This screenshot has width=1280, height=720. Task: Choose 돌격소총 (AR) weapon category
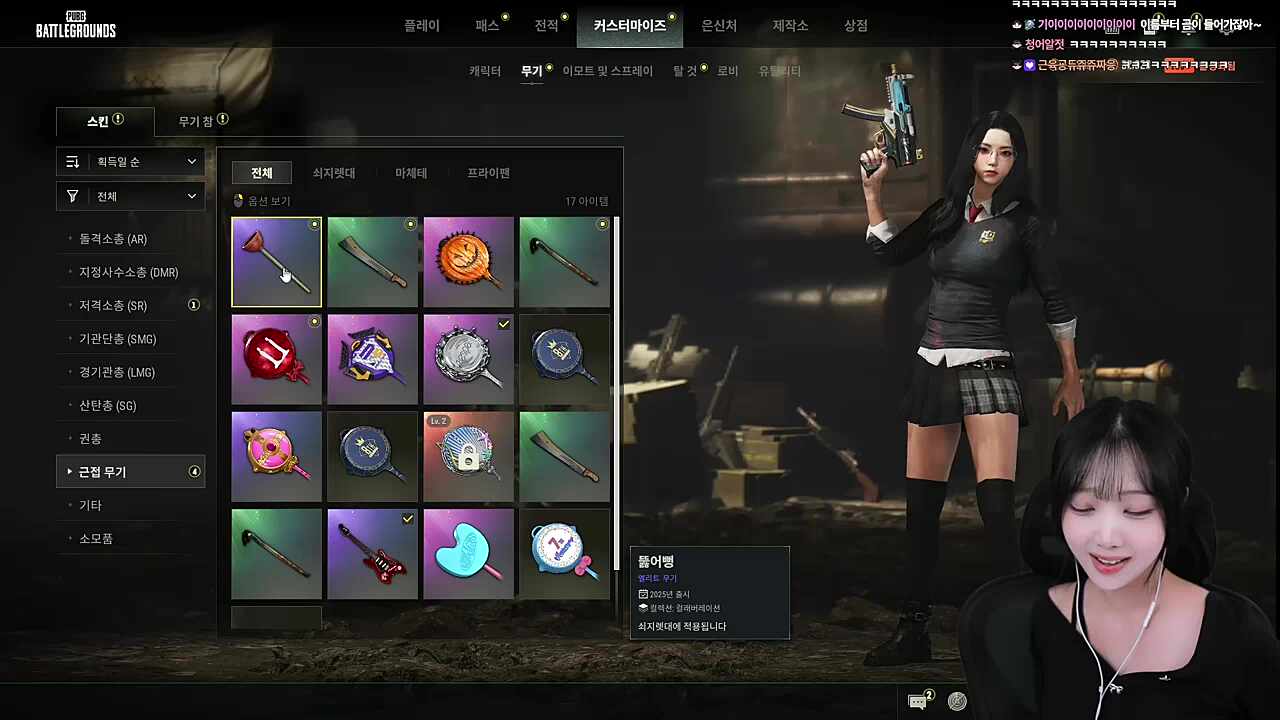point(113,239)
